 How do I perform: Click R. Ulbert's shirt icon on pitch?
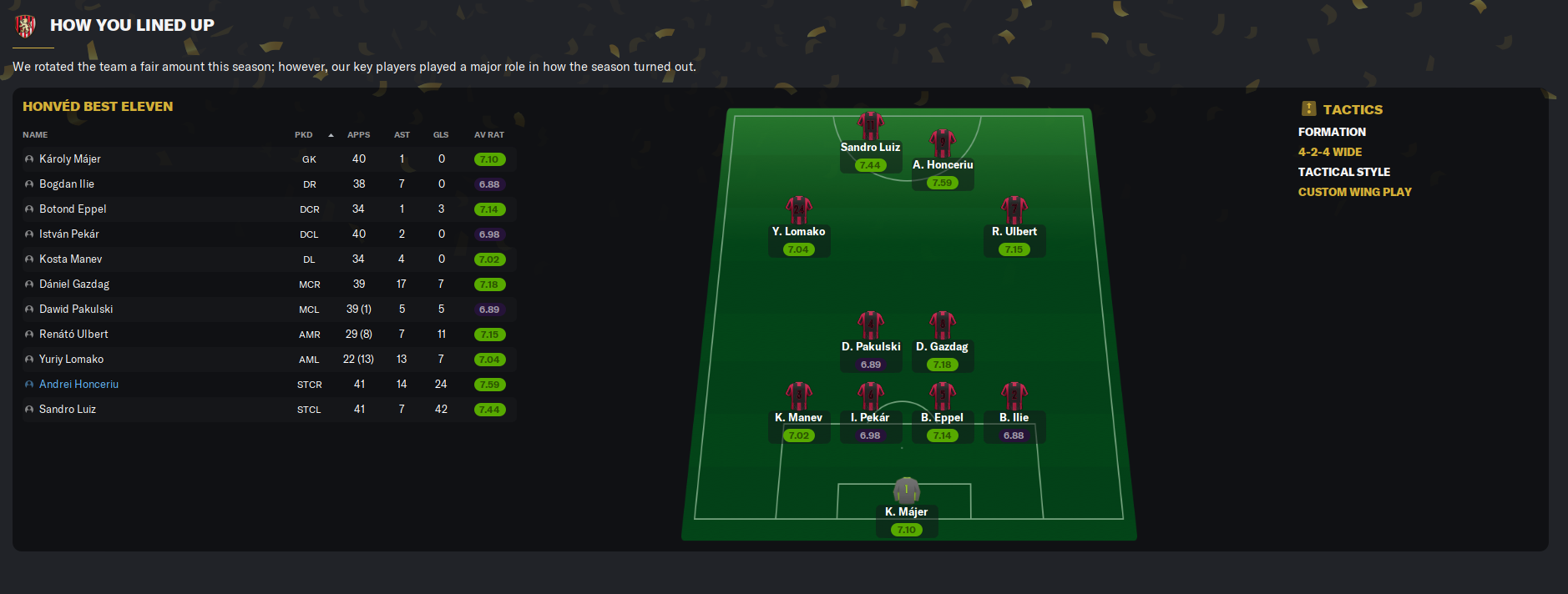coord(1014,210)
